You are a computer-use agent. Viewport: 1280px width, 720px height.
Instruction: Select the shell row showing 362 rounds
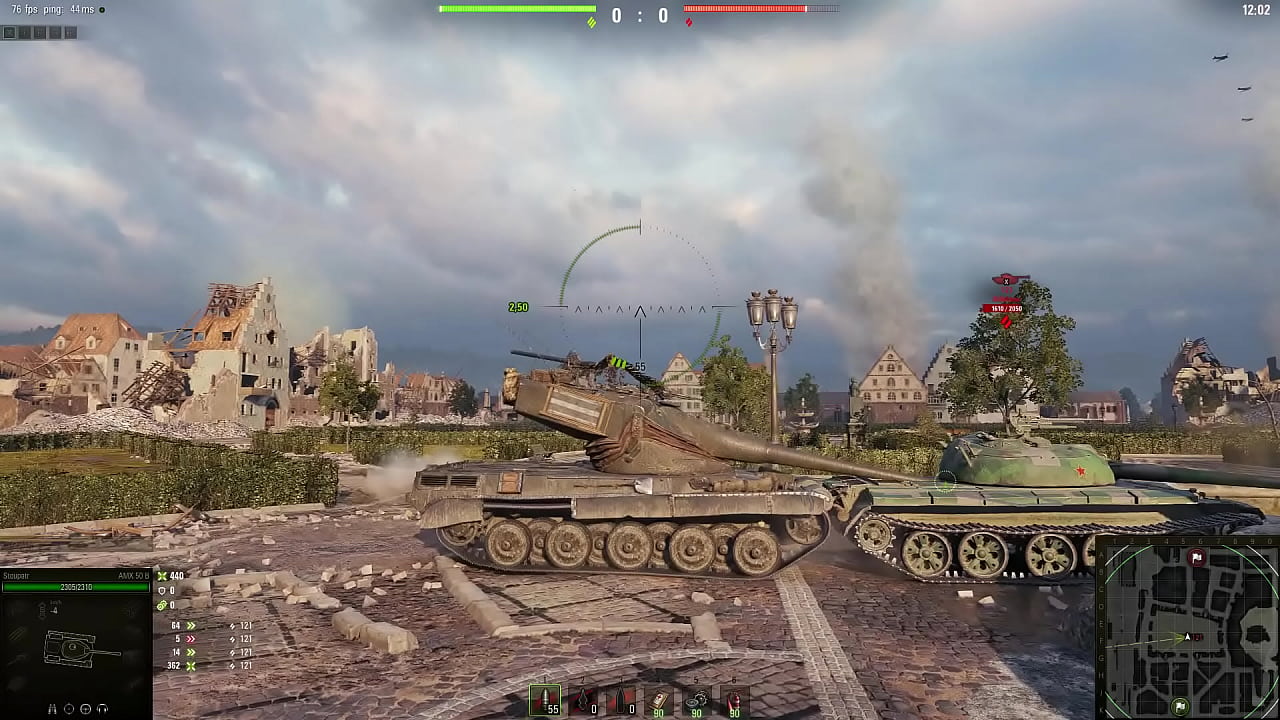click(177, 664)
